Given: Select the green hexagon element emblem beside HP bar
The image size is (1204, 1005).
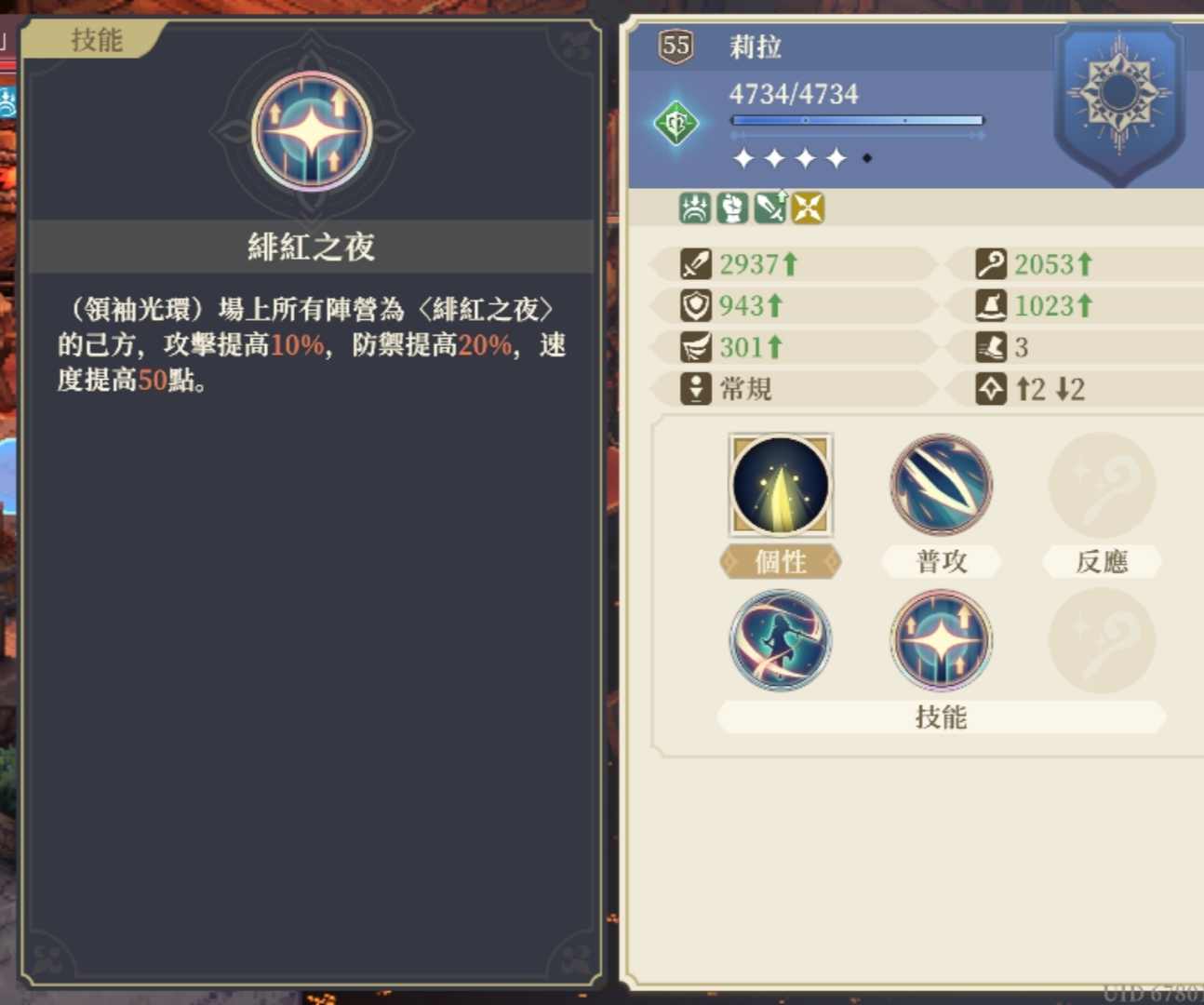Looking at the screenshot, I should pos(676,121).
